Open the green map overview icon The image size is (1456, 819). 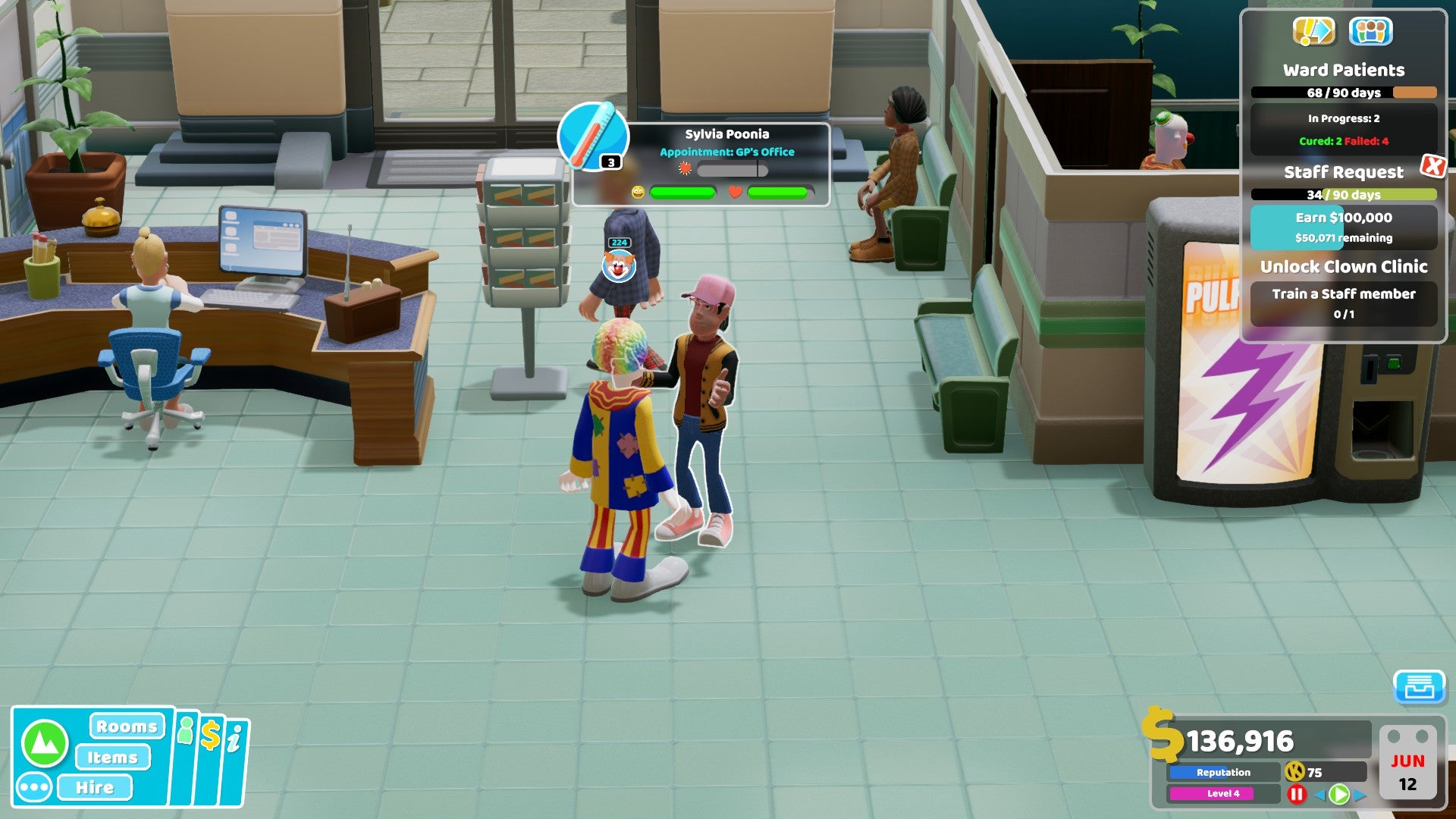click(46, 744)
